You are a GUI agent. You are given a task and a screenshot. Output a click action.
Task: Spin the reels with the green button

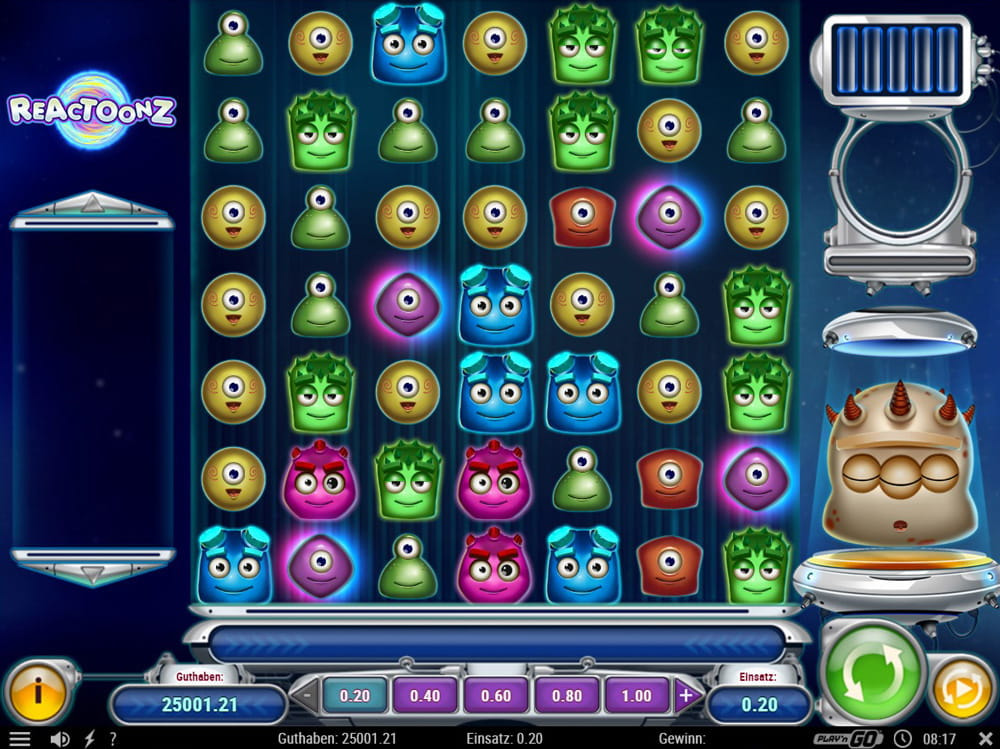tap(871, 675)
